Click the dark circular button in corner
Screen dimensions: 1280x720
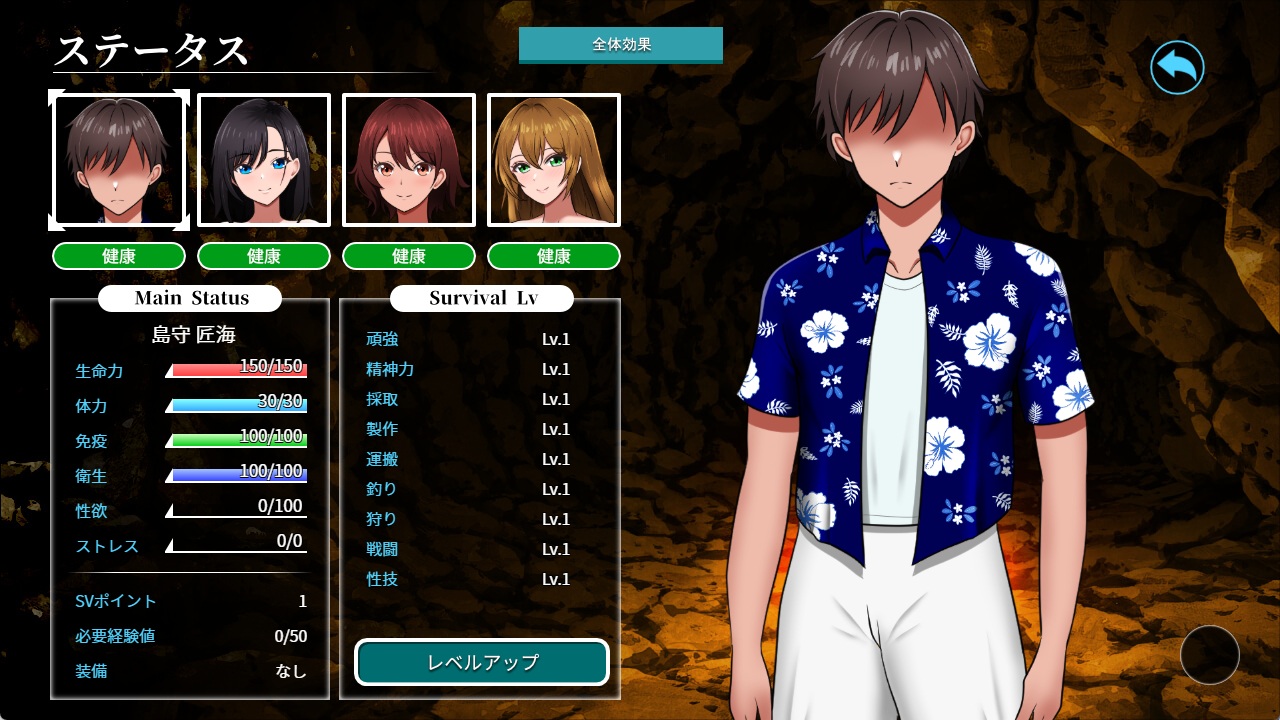(1209, 655)
